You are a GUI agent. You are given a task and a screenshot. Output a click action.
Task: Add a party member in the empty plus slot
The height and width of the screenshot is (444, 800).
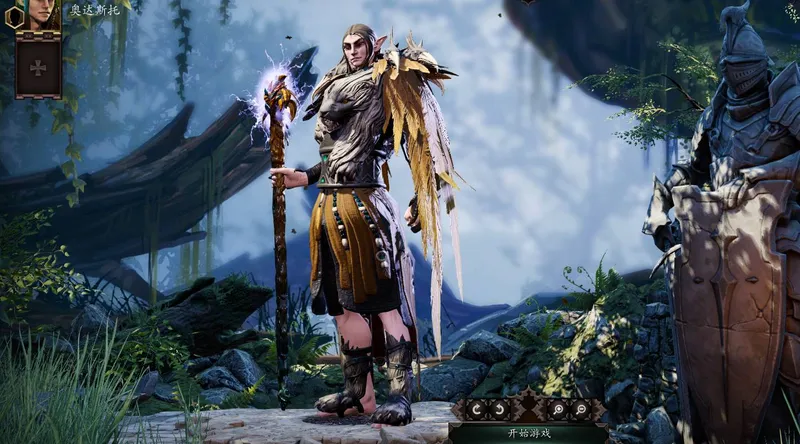[39, 68]
